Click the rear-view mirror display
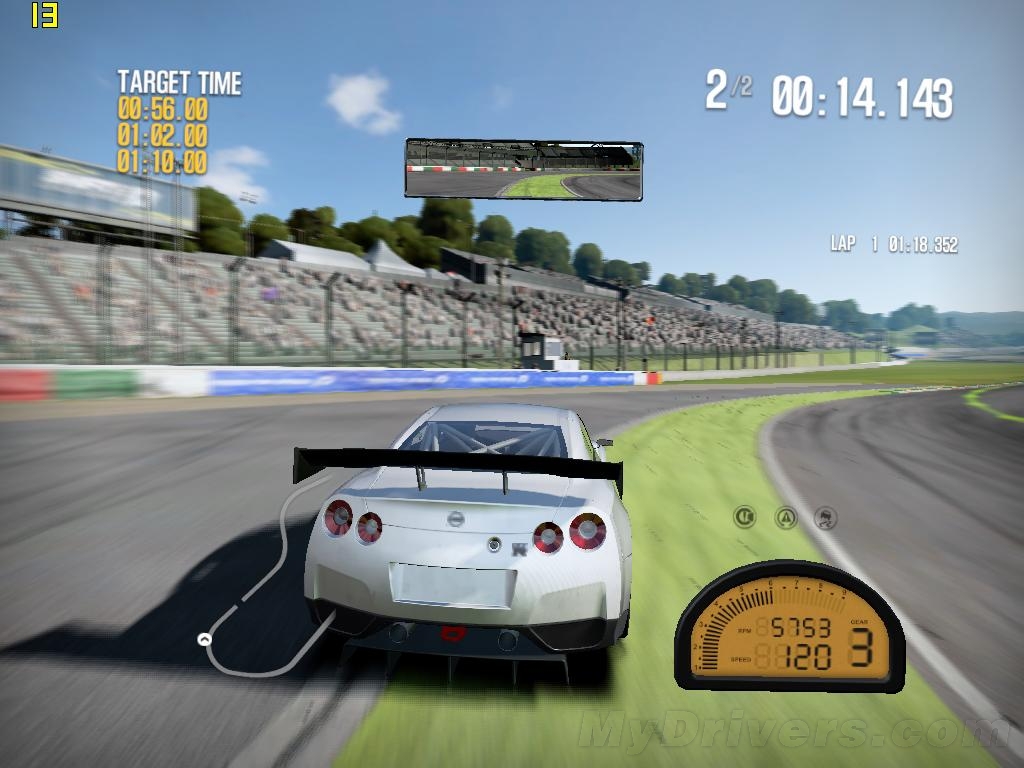 click(523, 169)
